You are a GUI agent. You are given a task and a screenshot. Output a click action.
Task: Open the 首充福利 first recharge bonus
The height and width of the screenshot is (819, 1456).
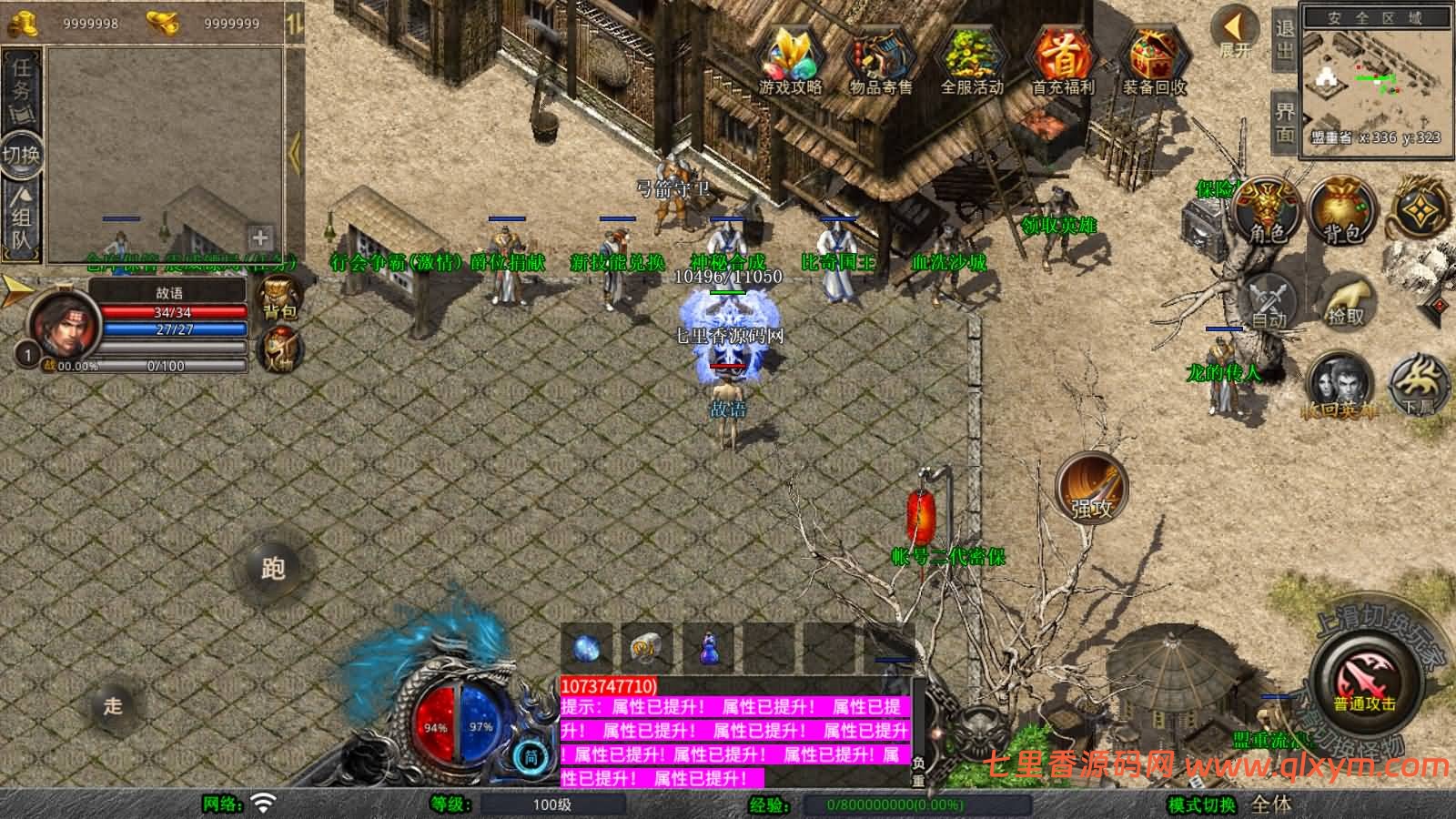click(x=1062, y=59)
